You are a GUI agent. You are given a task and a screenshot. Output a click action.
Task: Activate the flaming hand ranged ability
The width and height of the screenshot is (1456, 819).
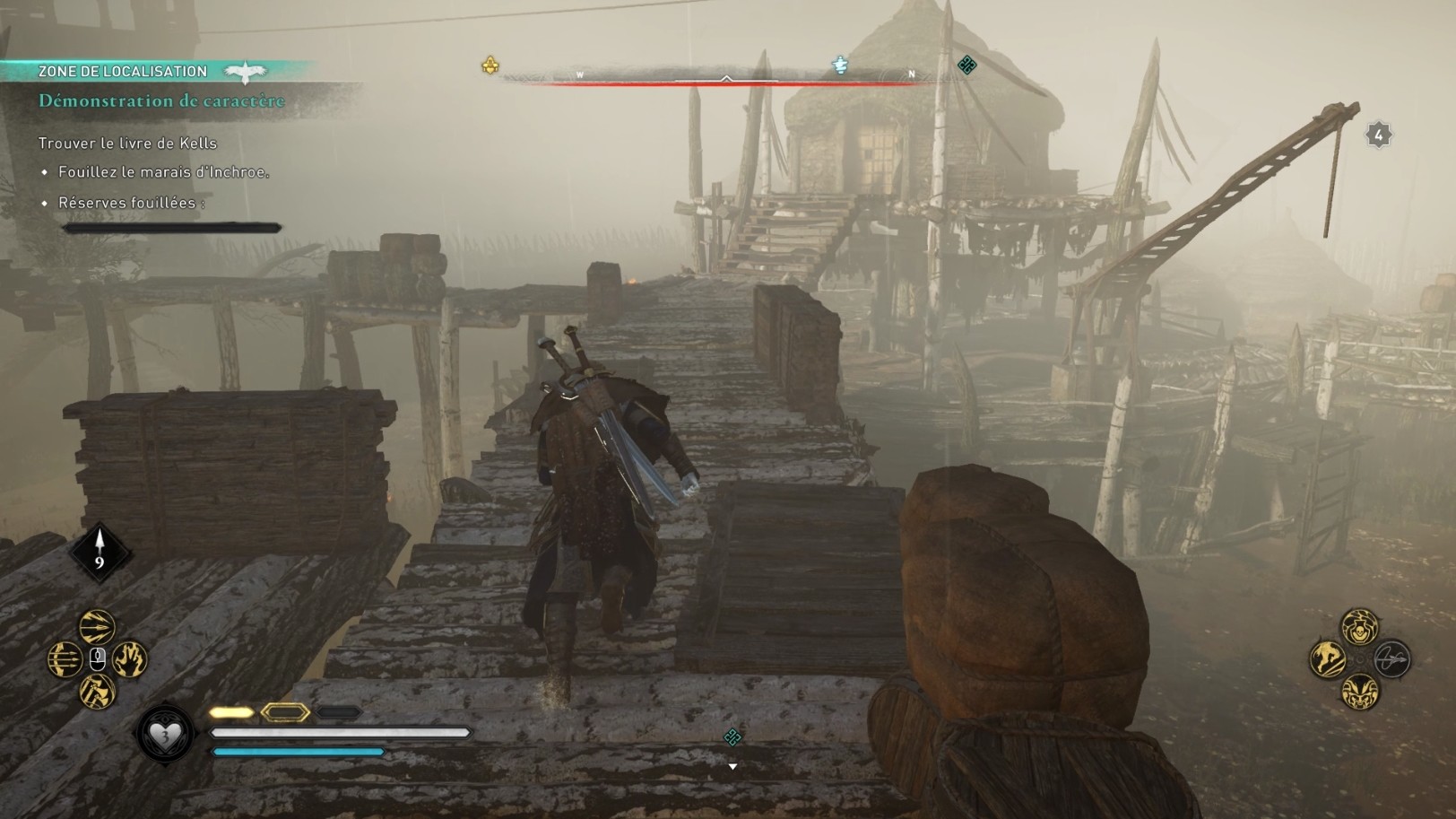130,659
